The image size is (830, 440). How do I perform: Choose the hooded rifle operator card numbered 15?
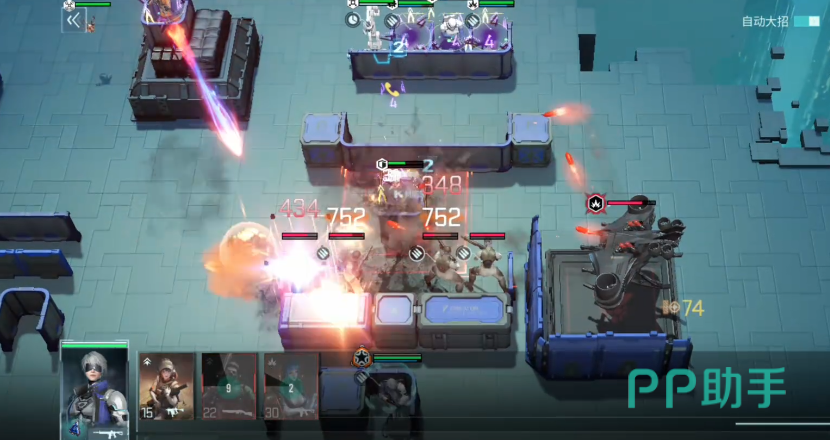point(167,385)
